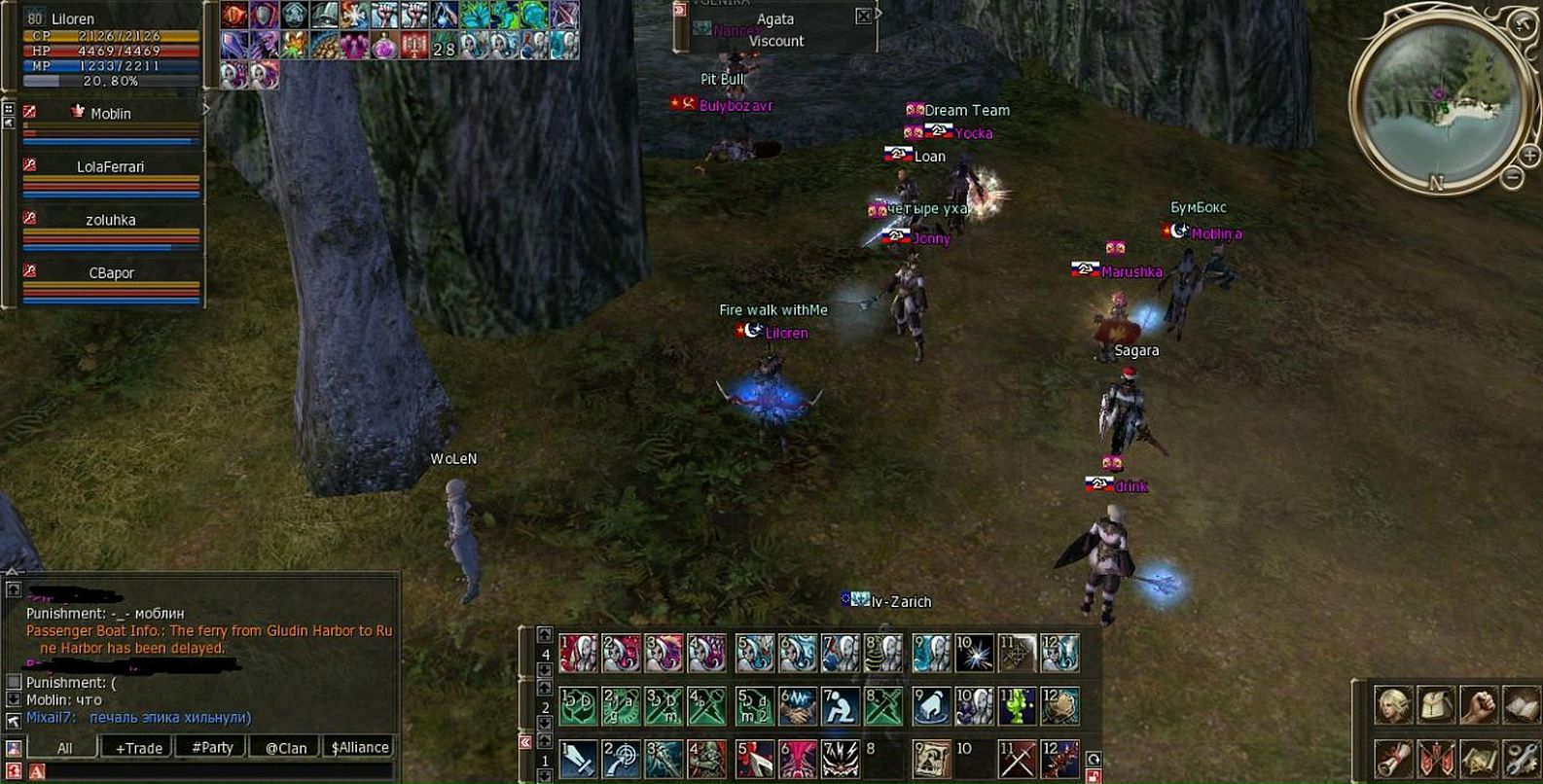Close the Agata target window

coord(863,17)
